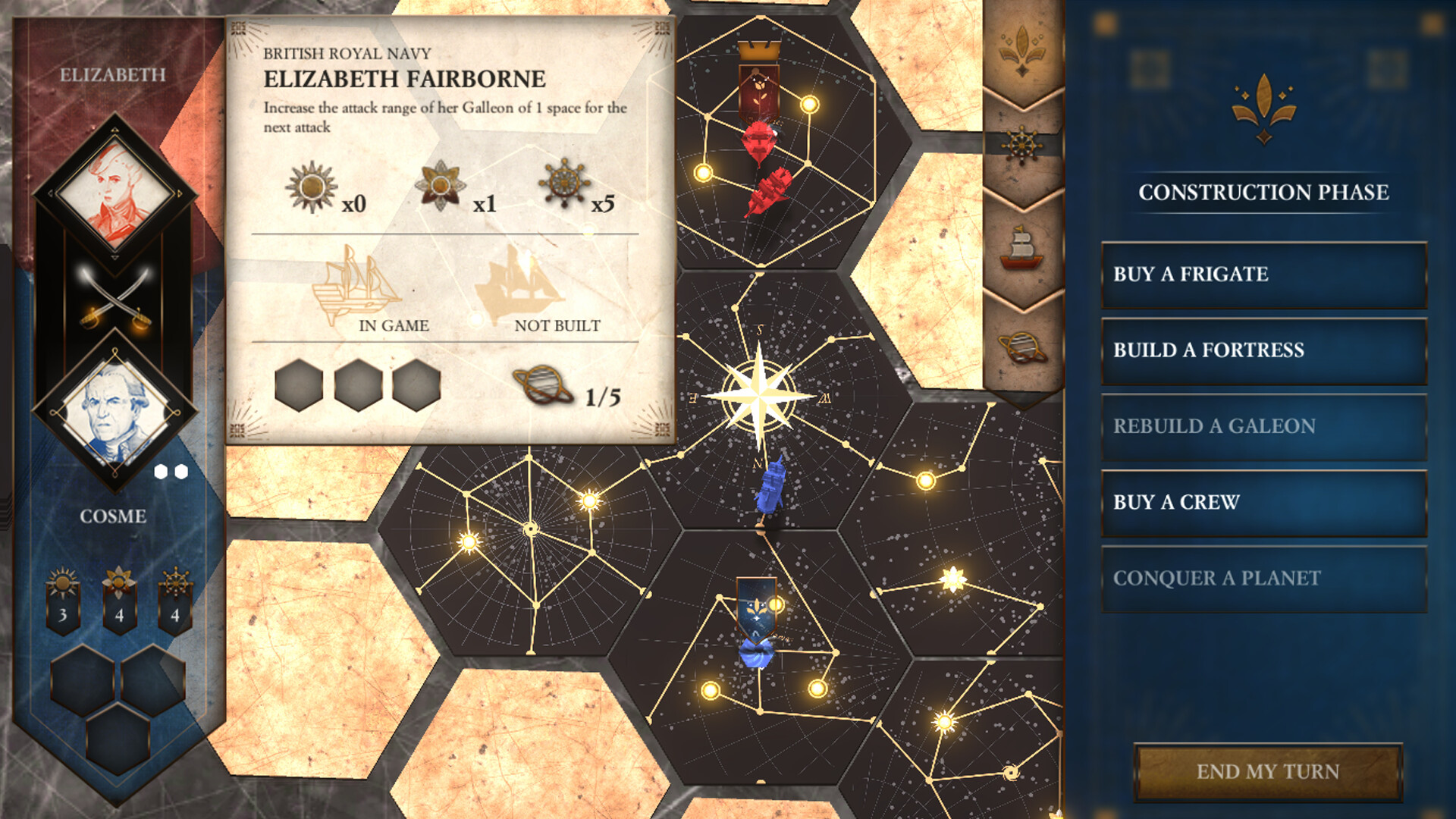Select the crossed sabers emblem
Image resolution: width=1456 pixels, height=819 pixels.
tap(115, 301)
